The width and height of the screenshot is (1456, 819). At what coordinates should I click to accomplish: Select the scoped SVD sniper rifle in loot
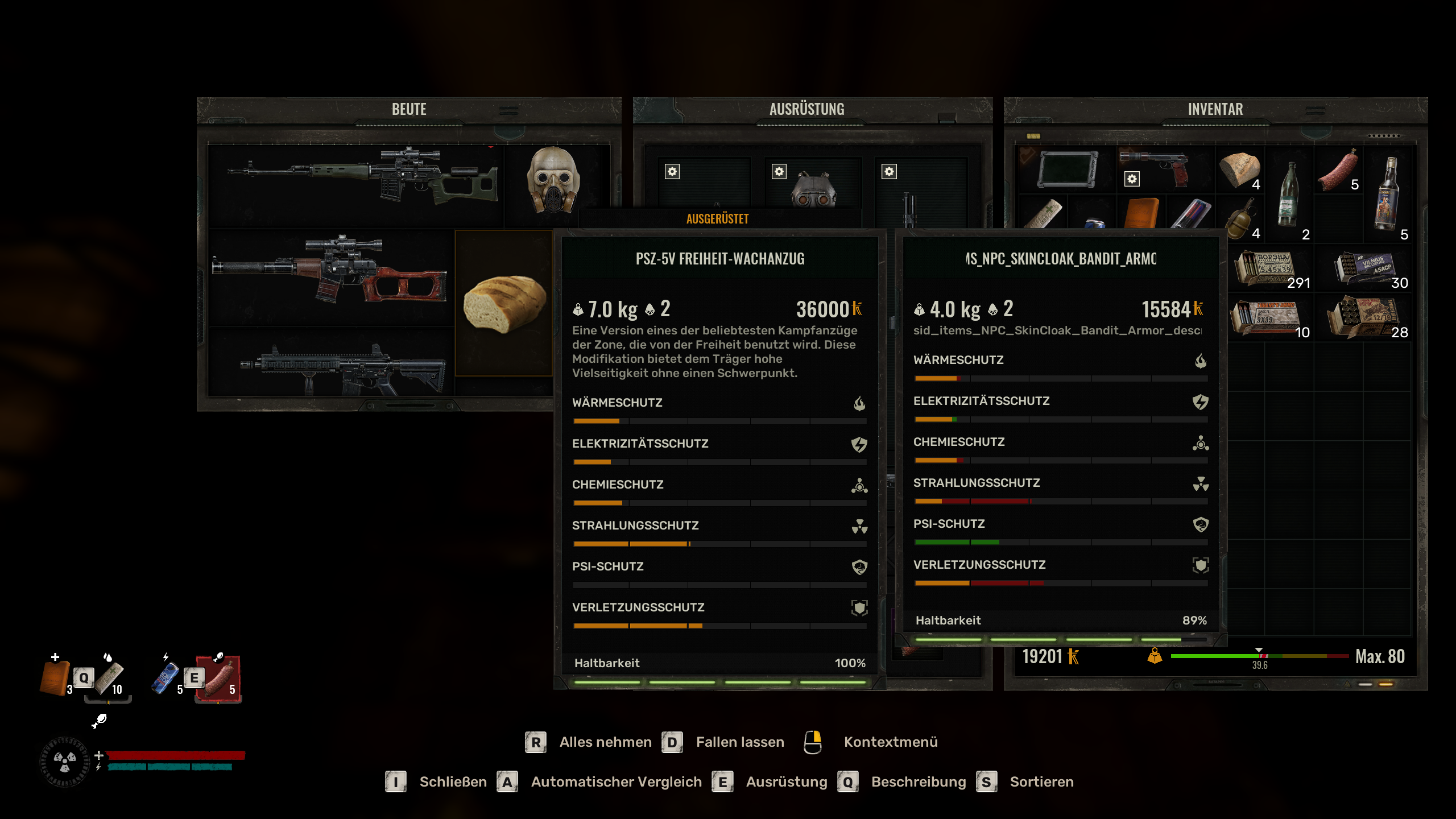364,176
